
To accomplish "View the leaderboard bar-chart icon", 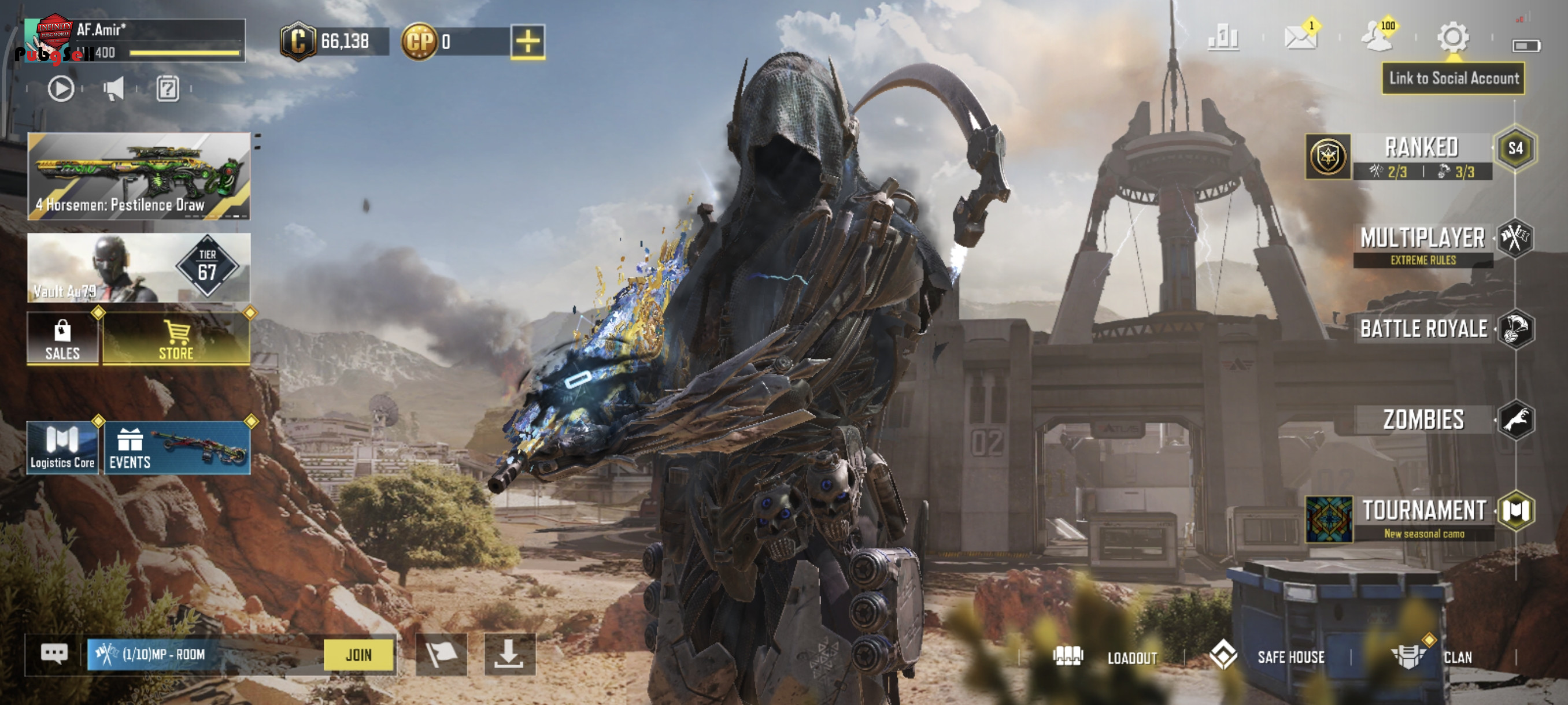I will pos(1223,38).
